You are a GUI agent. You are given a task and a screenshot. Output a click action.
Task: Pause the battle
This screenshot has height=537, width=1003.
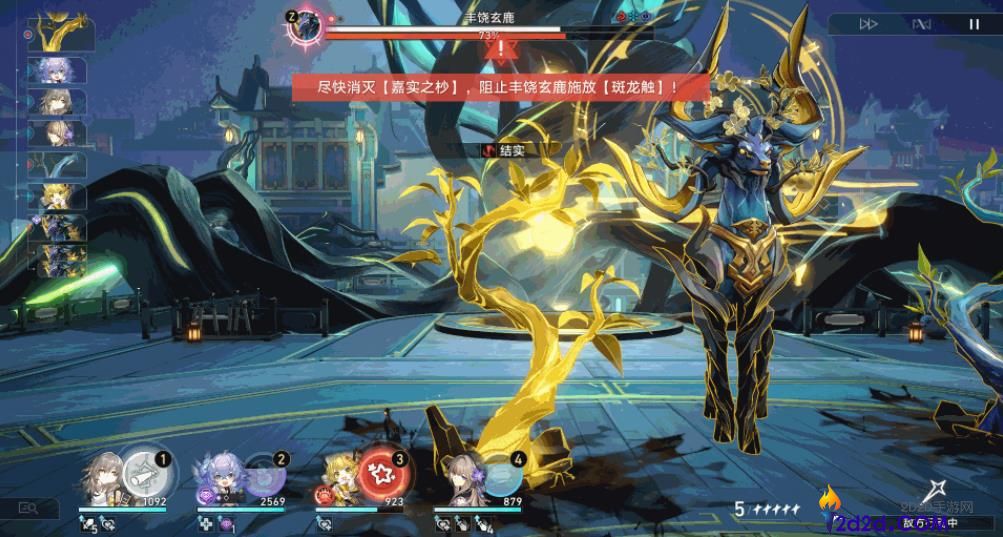coord(974,24)
